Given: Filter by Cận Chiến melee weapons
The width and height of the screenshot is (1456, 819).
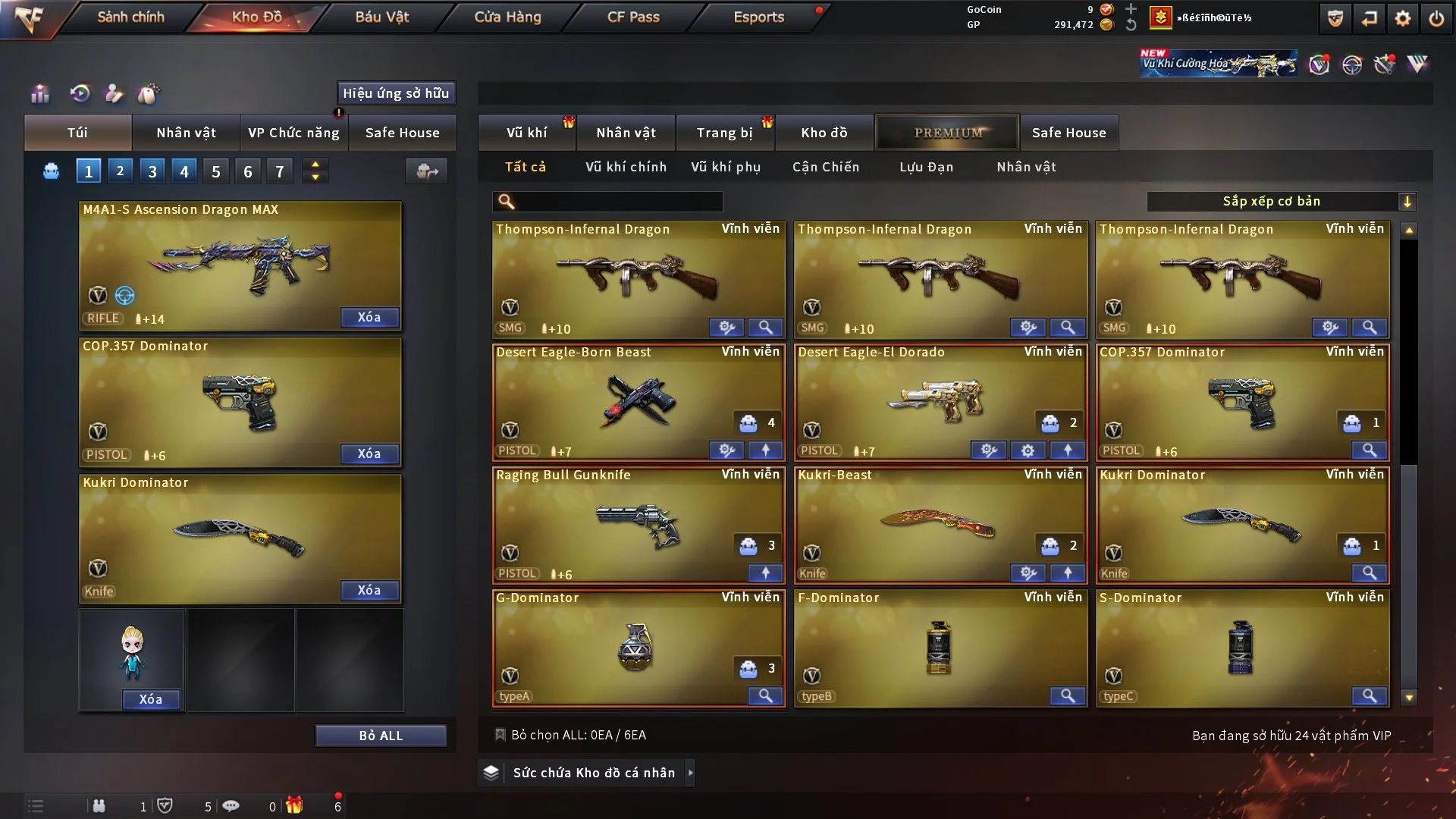Looking at the screenshot, I should pyautogui.click(x=826, y=167).
